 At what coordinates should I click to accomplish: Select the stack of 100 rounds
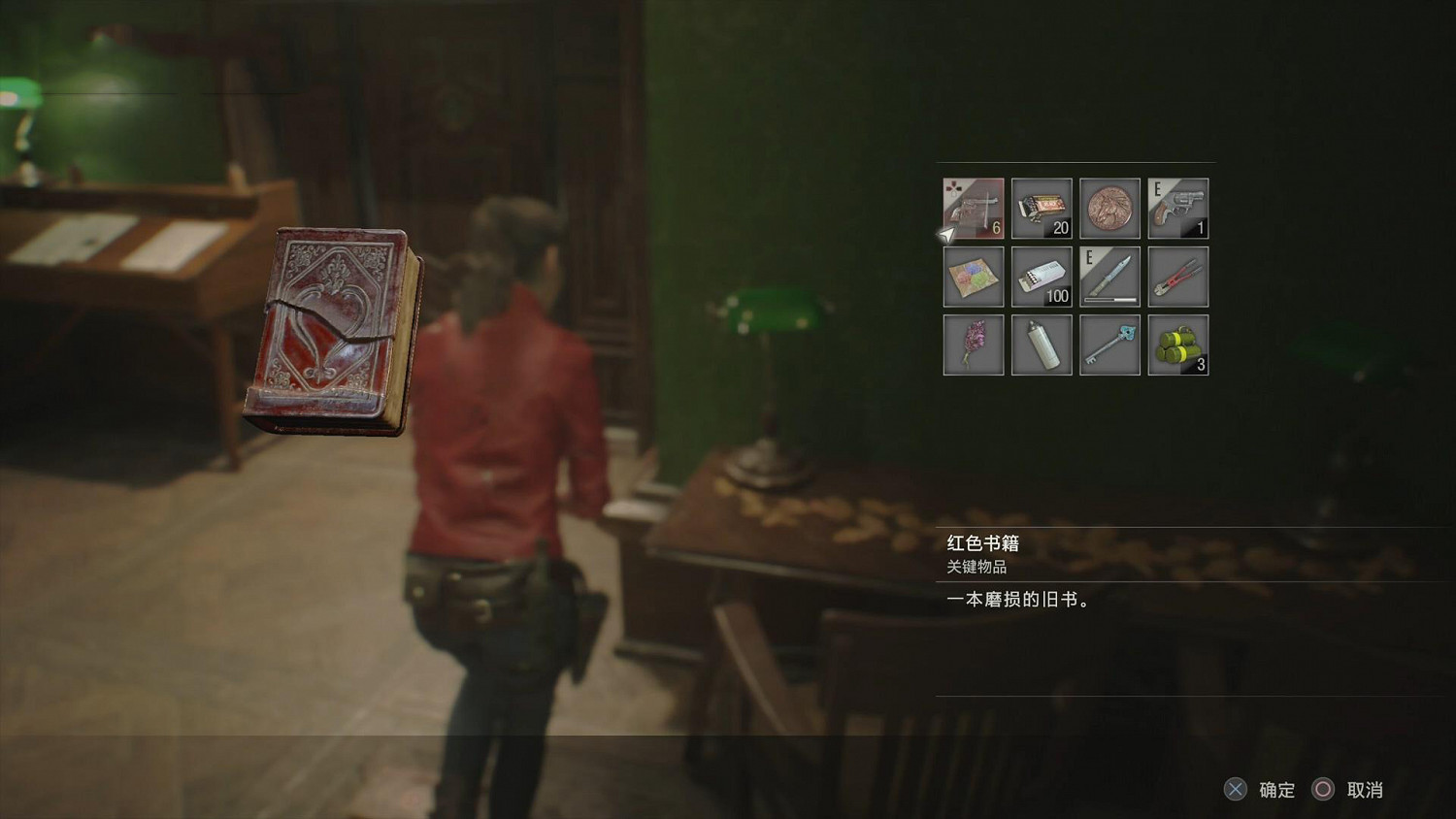coord(1042,276)
